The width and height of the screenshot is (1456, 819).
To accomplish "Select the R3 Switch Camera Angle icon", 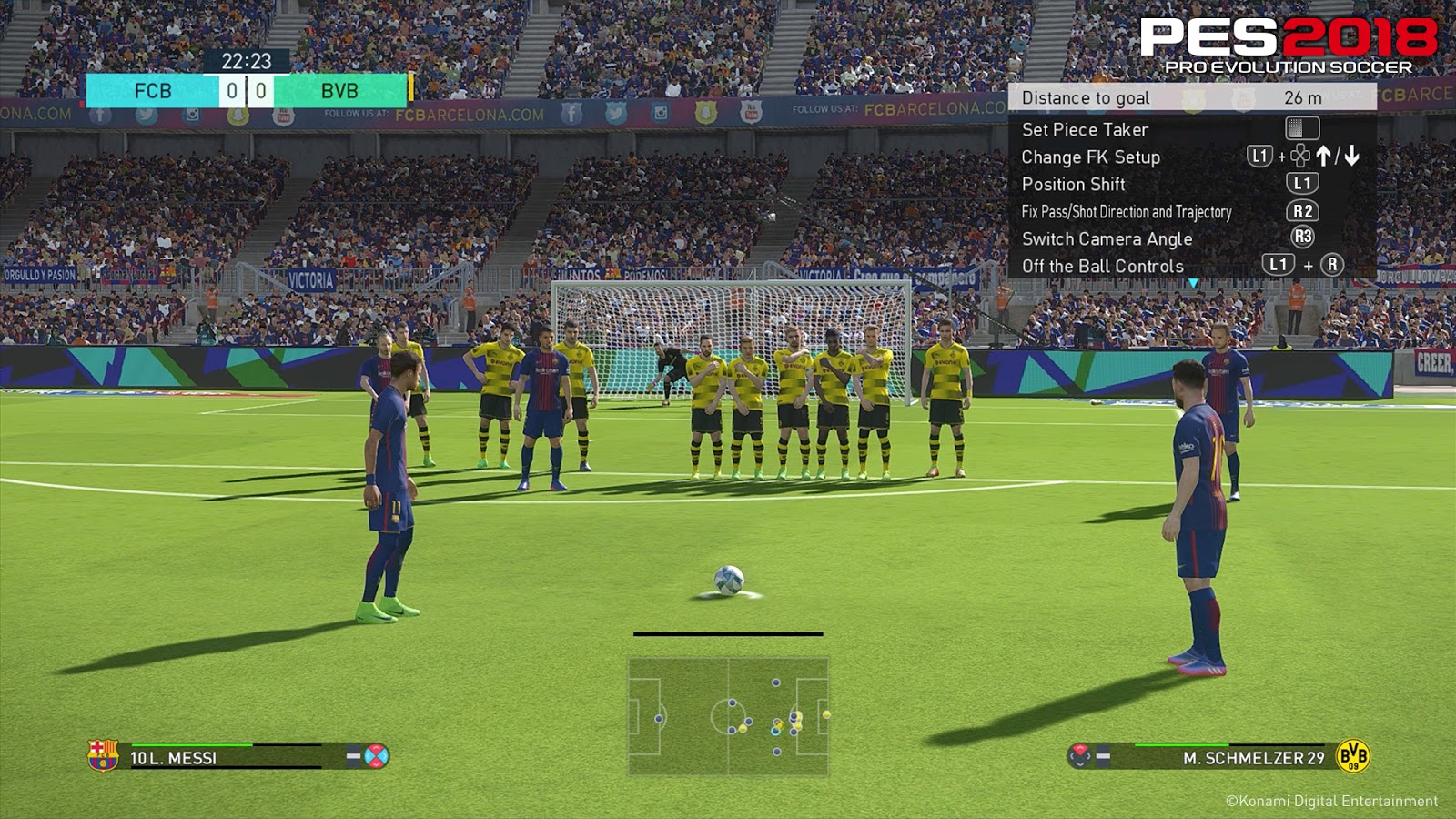I will tap(1303, 237).
